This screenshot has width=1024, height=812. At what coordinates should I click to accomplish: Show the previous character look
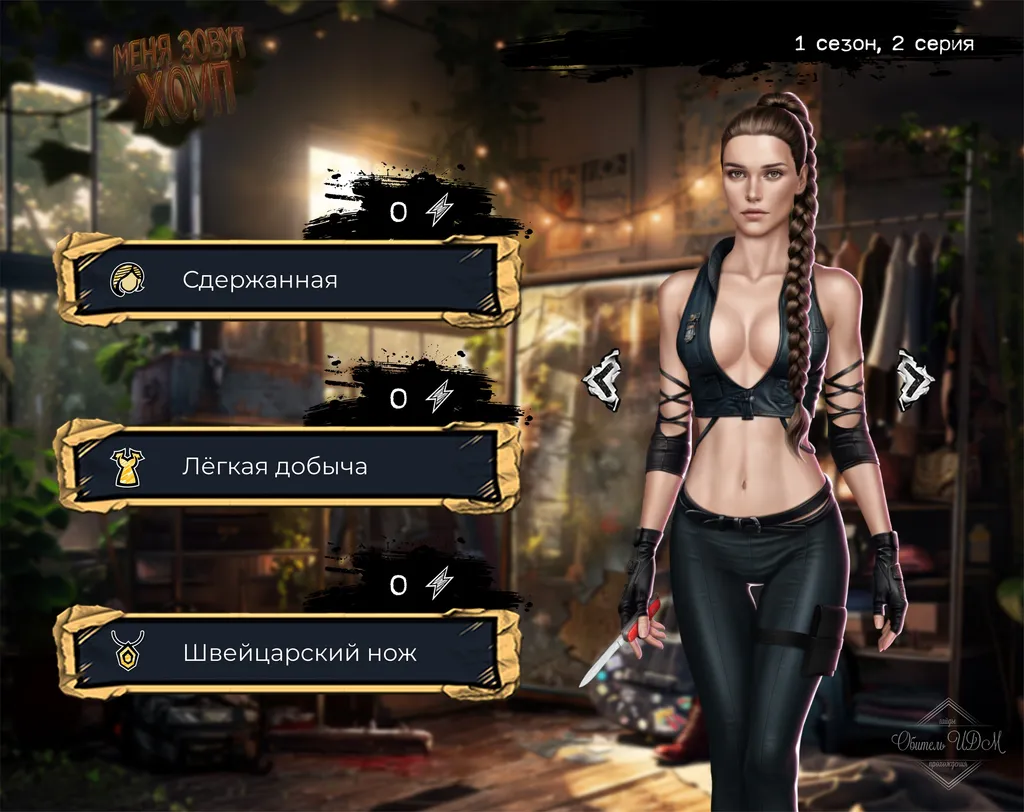[604, 379]
